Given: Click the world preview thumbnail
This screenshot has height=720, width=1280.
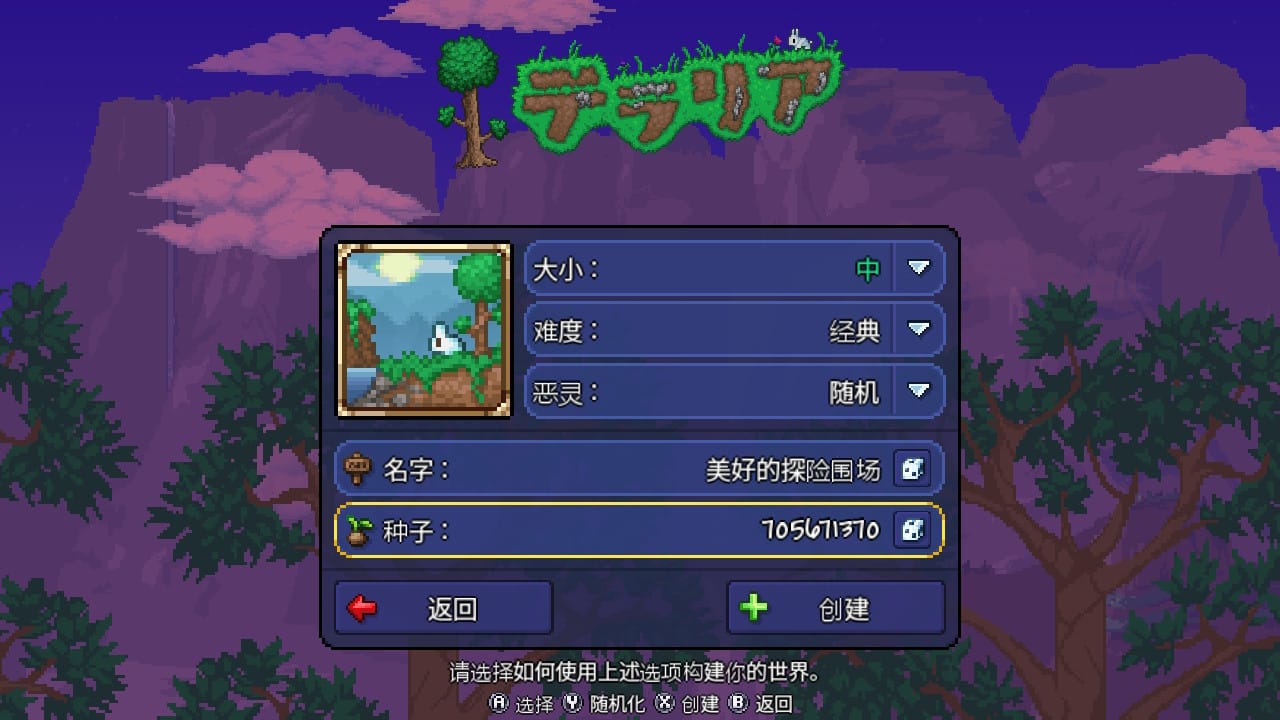Looking at the screenshot, I should tap(424, 330).
